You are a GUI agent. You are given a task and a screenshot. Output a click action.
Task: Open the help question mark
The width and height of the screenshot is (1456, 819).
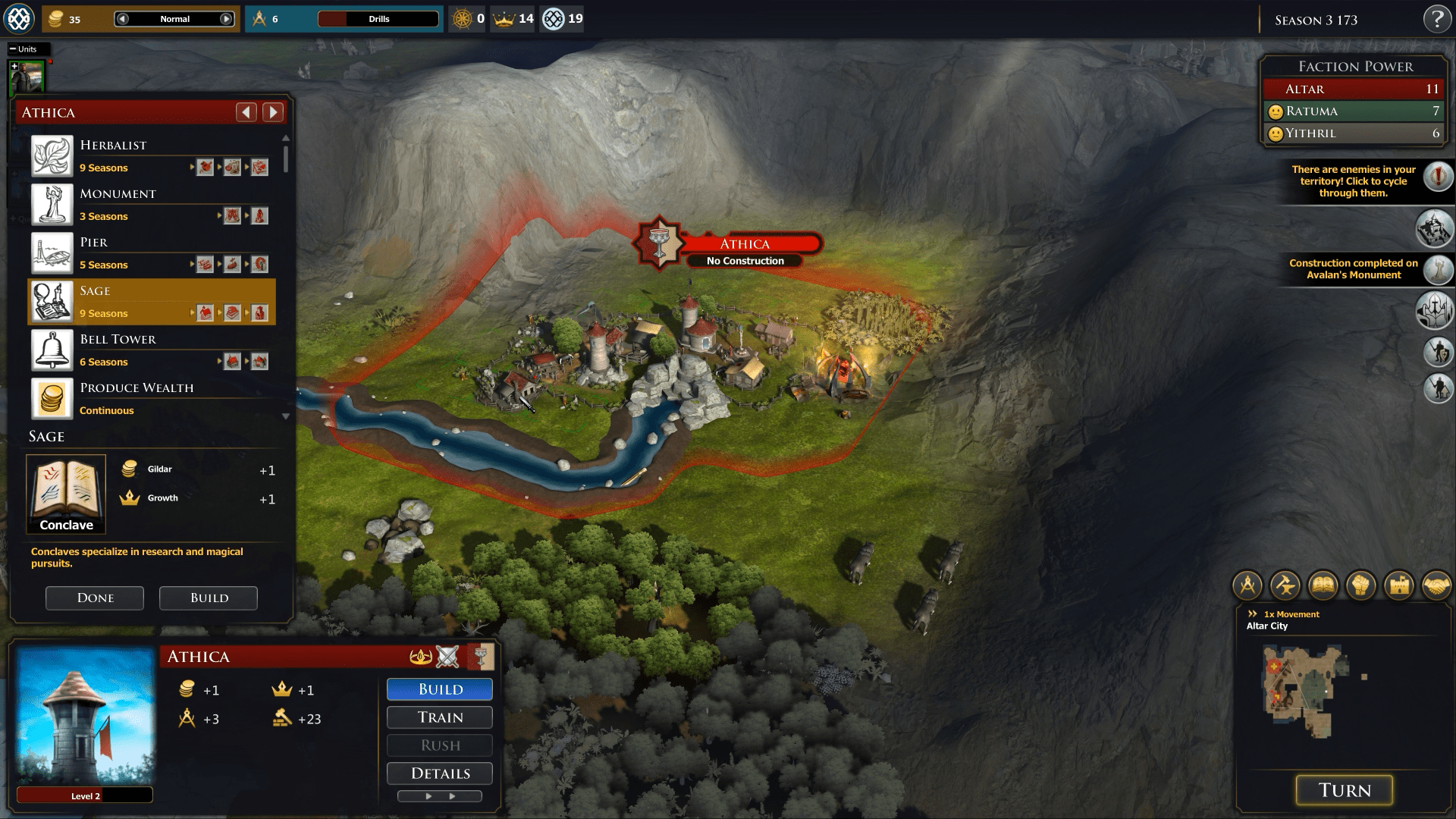tap(1436, 19)
